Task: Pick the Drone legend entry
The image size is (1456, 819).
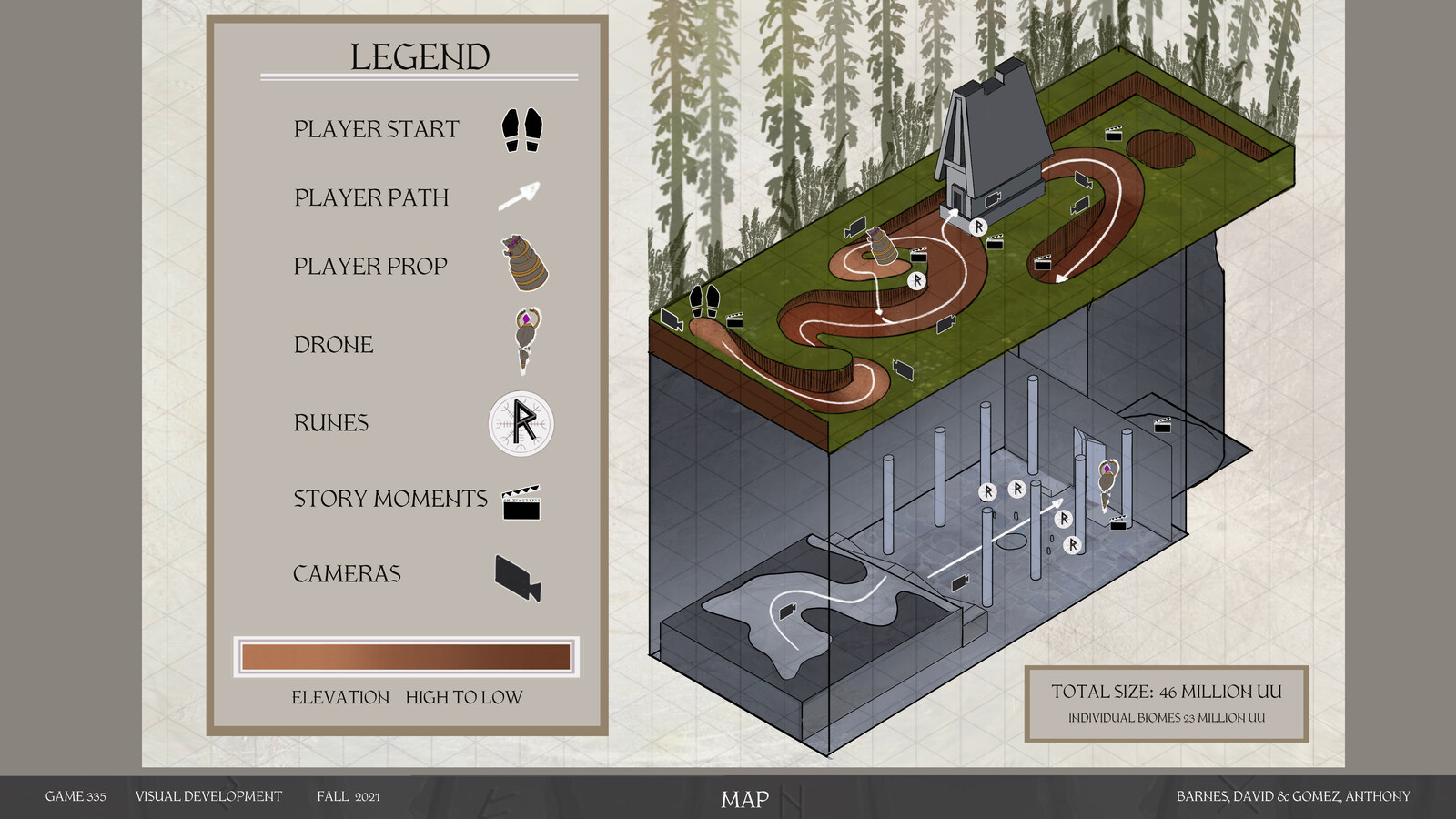Action: click(x=333, y=344)
